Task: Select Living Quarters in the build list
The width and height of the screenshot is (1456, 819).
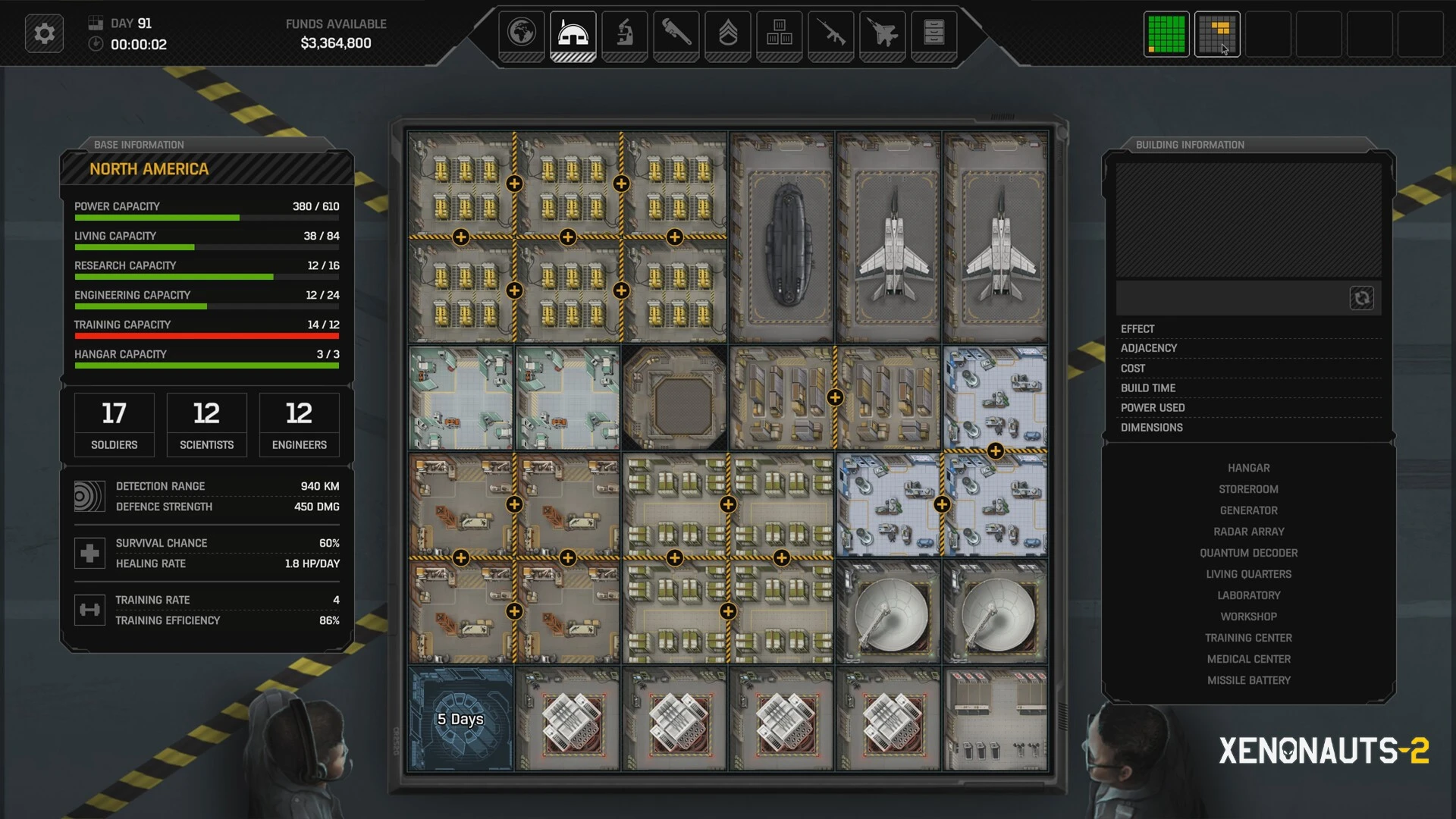Action: (1248, 575)
